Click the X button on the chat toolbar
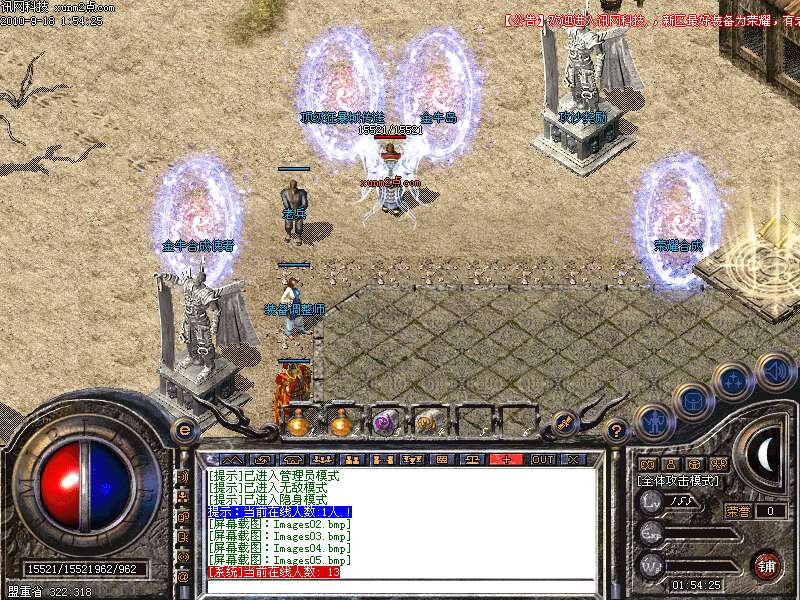Viewport: 800px width, 600px height. tap(573, 460)
